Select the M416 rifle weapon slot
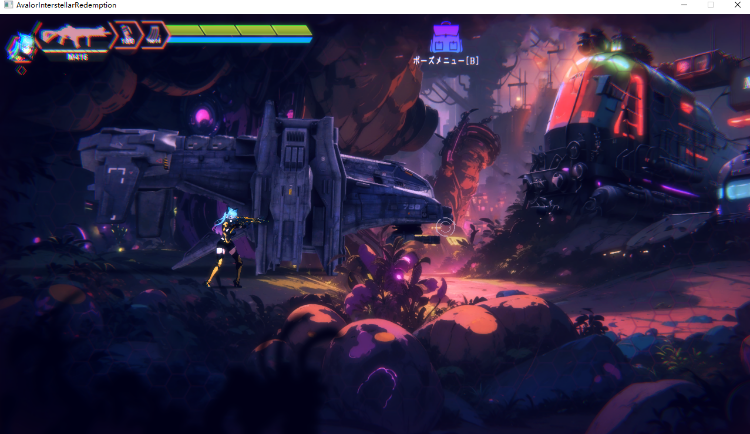 [x=76, y=36]
